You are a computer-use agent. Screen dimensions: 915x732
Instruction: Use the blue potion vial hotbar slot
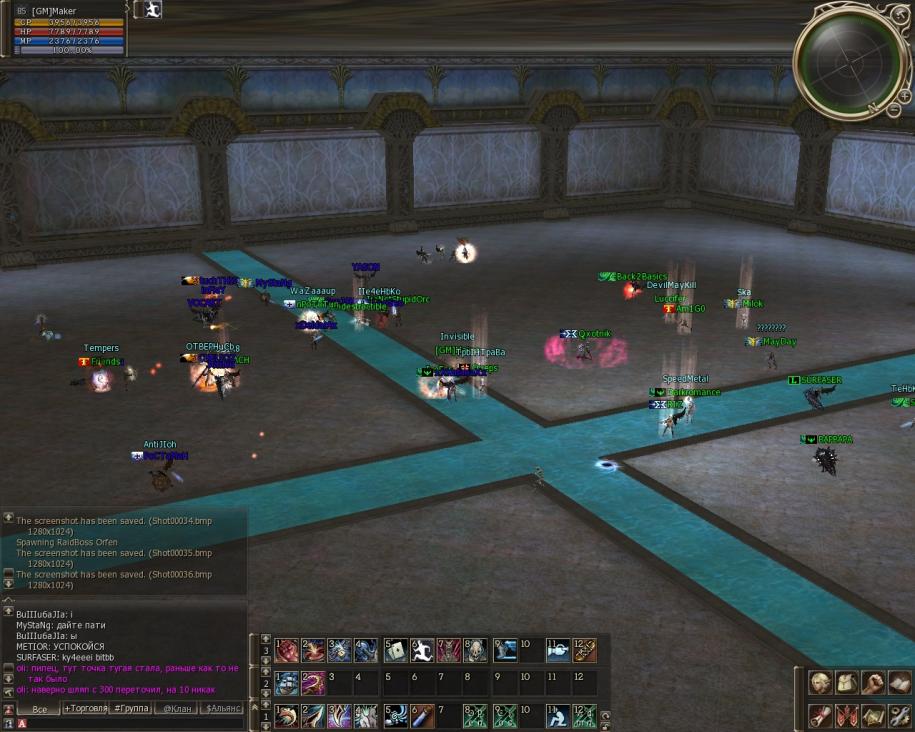point(422,716)
